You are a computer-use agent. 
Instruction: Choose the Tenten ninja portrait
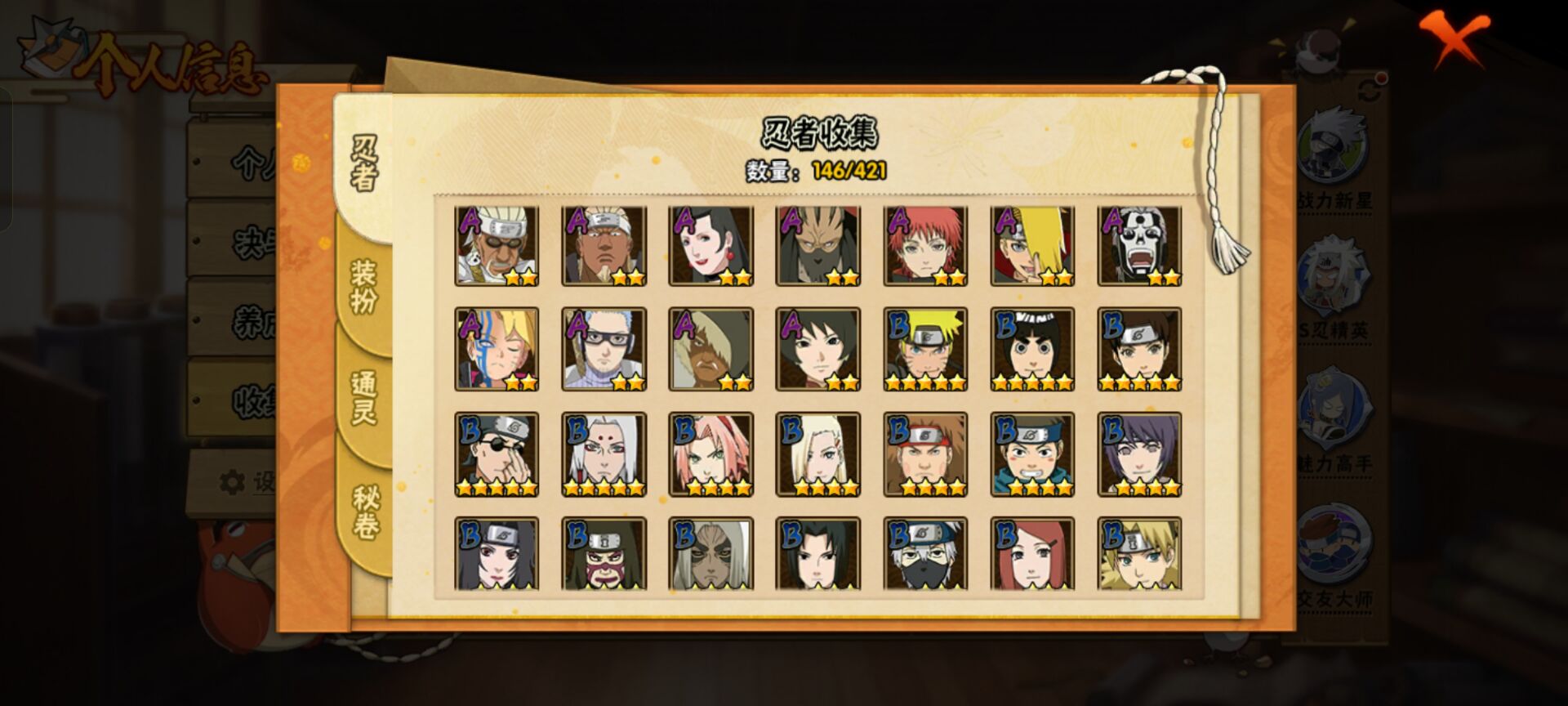pyautogui.click(x=1139, y=349)
